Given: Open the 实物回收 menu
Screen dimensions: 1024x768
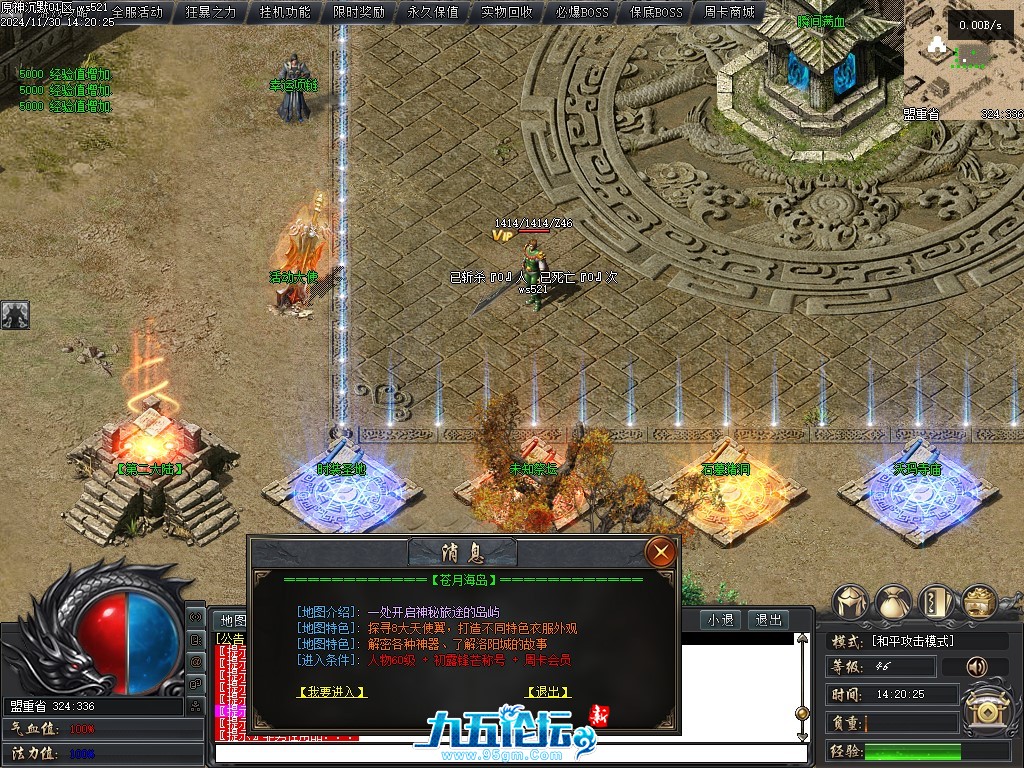Looking at the screenshot, I should point(507,13).
